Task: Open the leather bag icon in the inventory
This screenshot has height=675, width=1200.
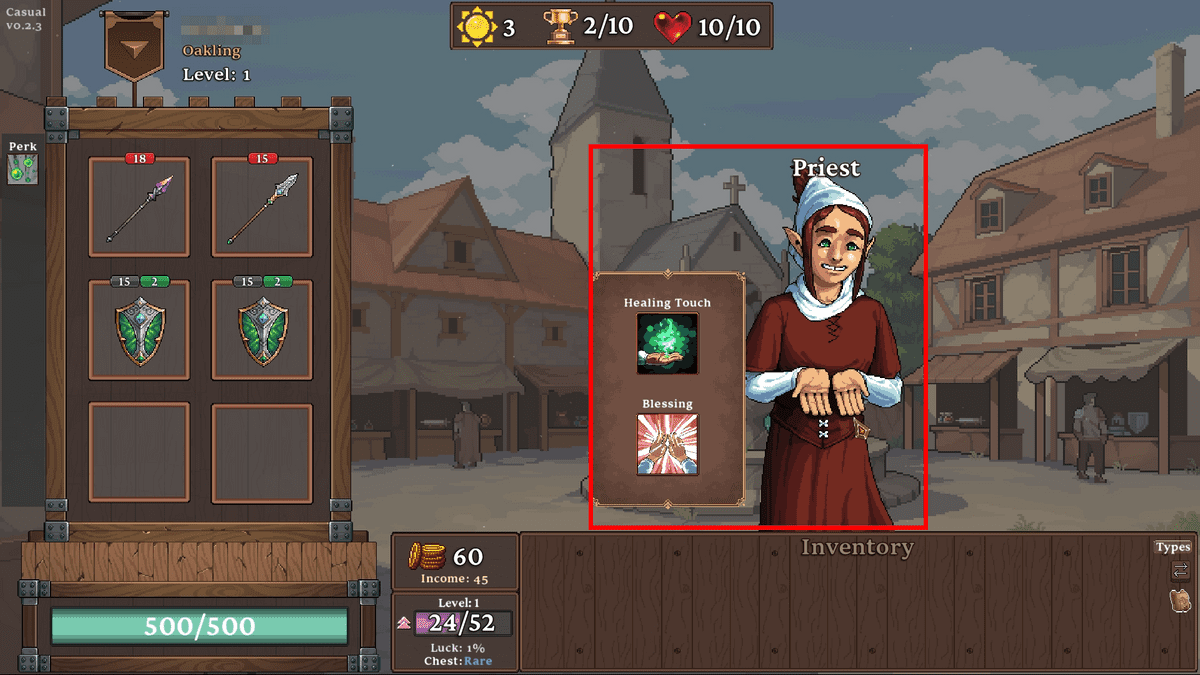Action: click(x=1180, y=601)
